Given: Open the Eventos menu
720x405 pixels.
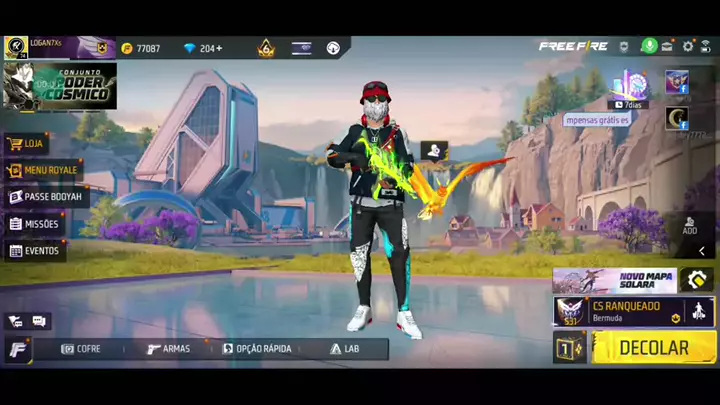Looking at the screenshot, I should [35, 251].
